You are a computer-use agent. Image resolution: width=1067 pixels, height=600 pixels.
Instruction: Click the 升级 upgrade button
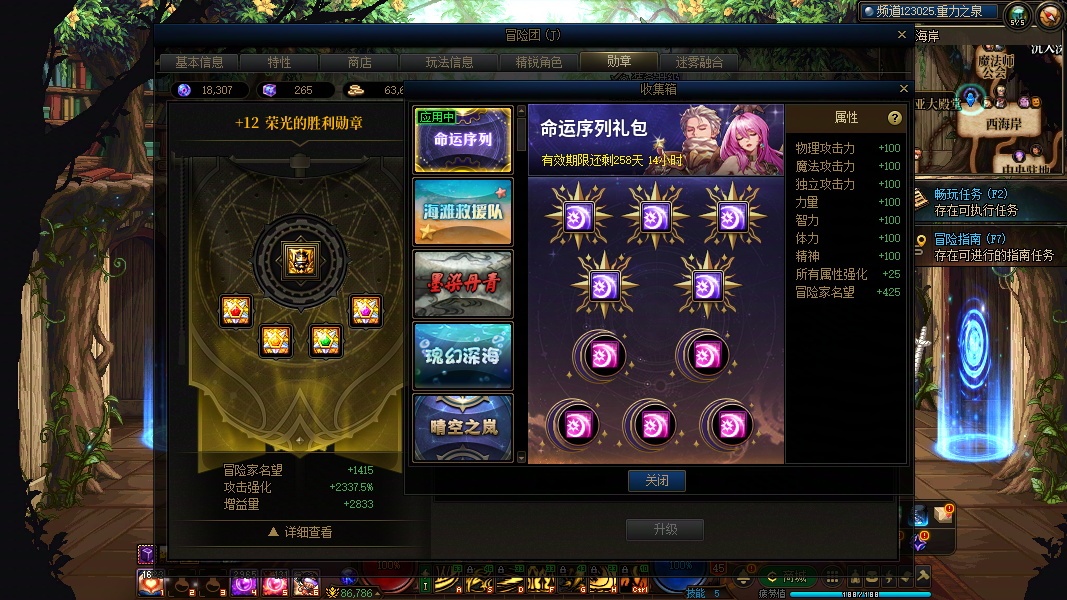[x=665, y=529]
